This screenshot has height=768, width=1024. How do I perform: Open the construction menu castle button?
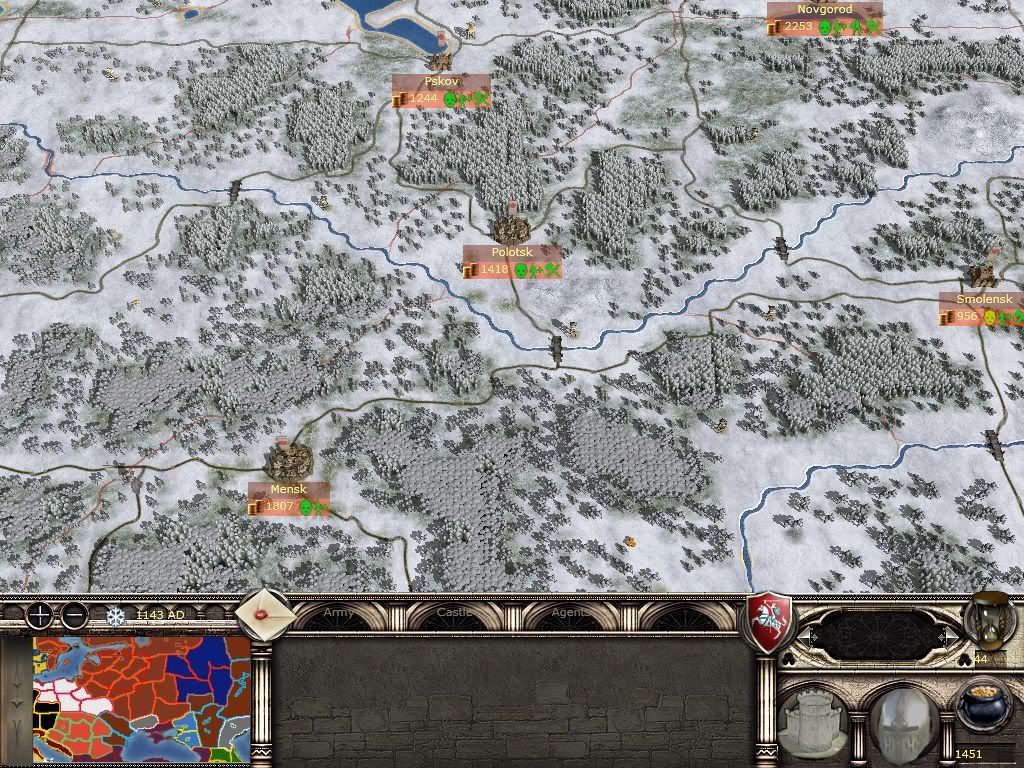(x=815, y=717)
